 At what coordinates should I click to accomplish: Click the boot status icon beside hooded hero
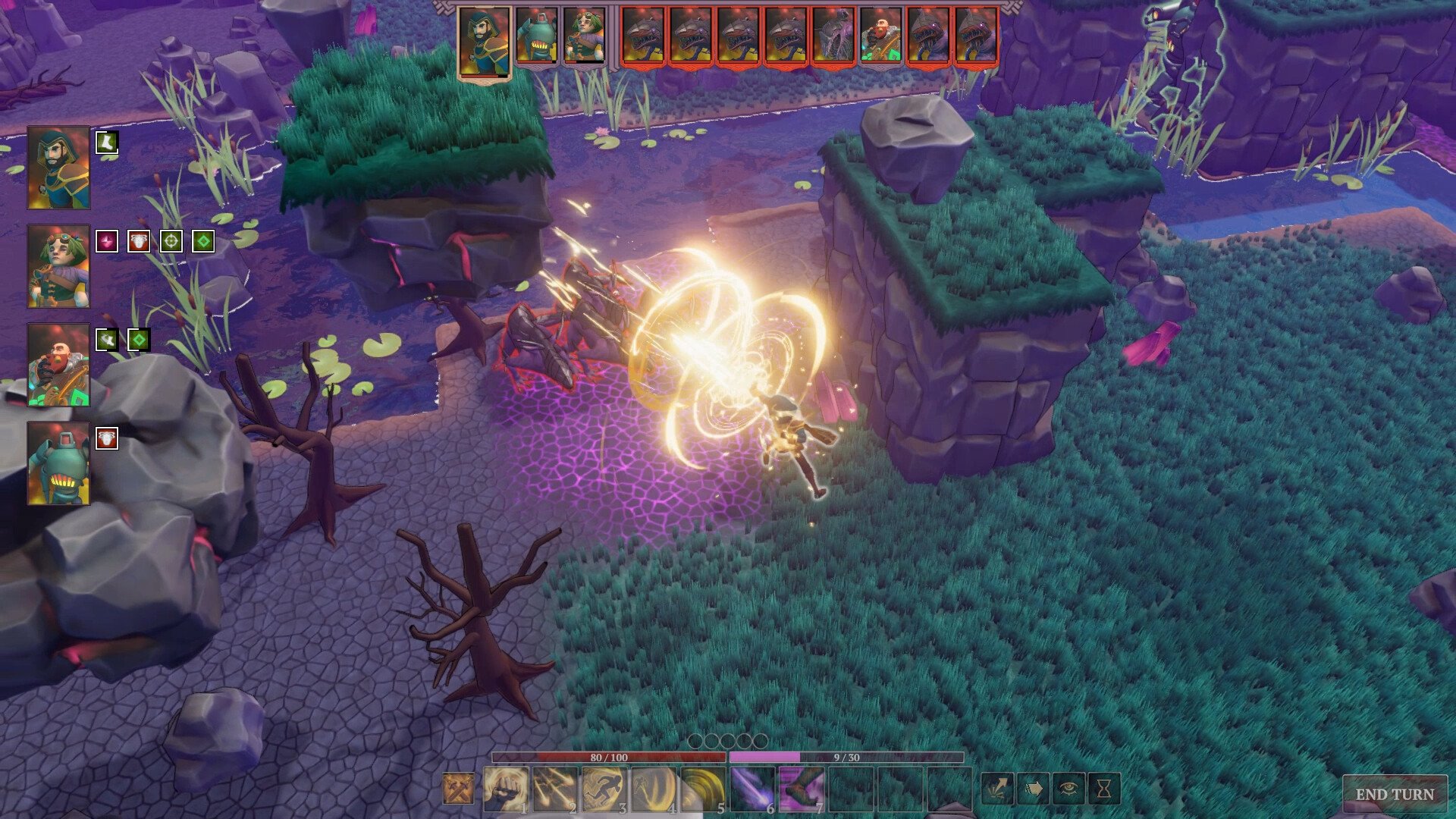(x=107, y=143)
